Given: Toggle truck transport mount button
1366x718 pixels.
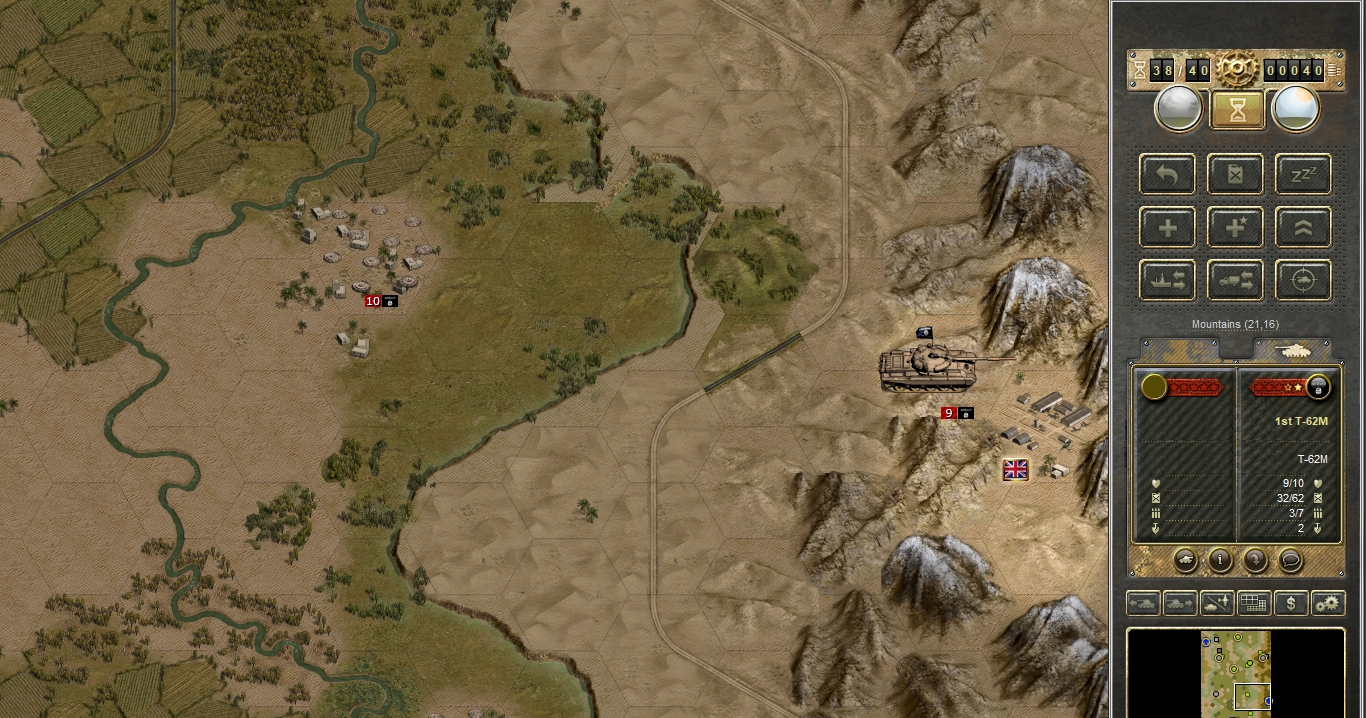Looking at the screenshot, I should pyautogui.click(x=1235, y=281).
